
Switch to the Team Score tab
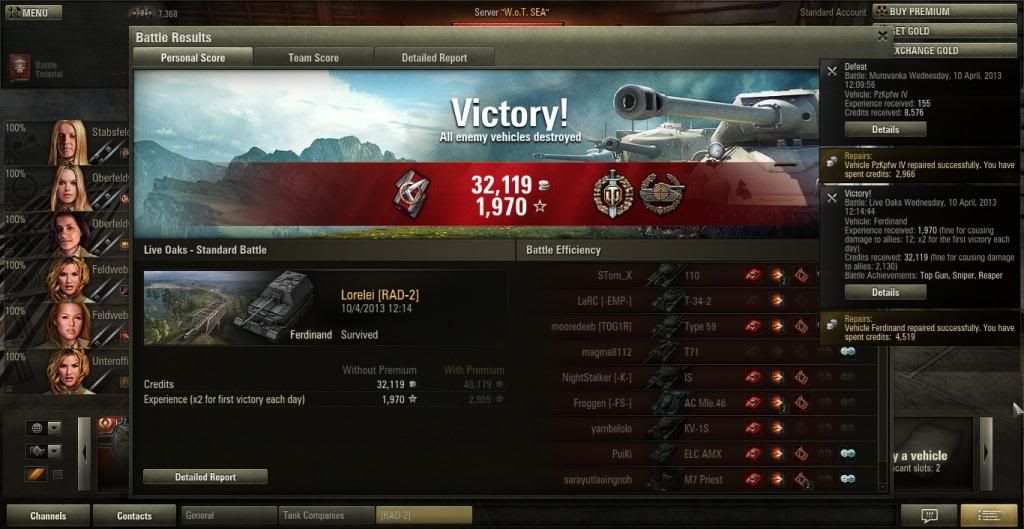point(313,58)
